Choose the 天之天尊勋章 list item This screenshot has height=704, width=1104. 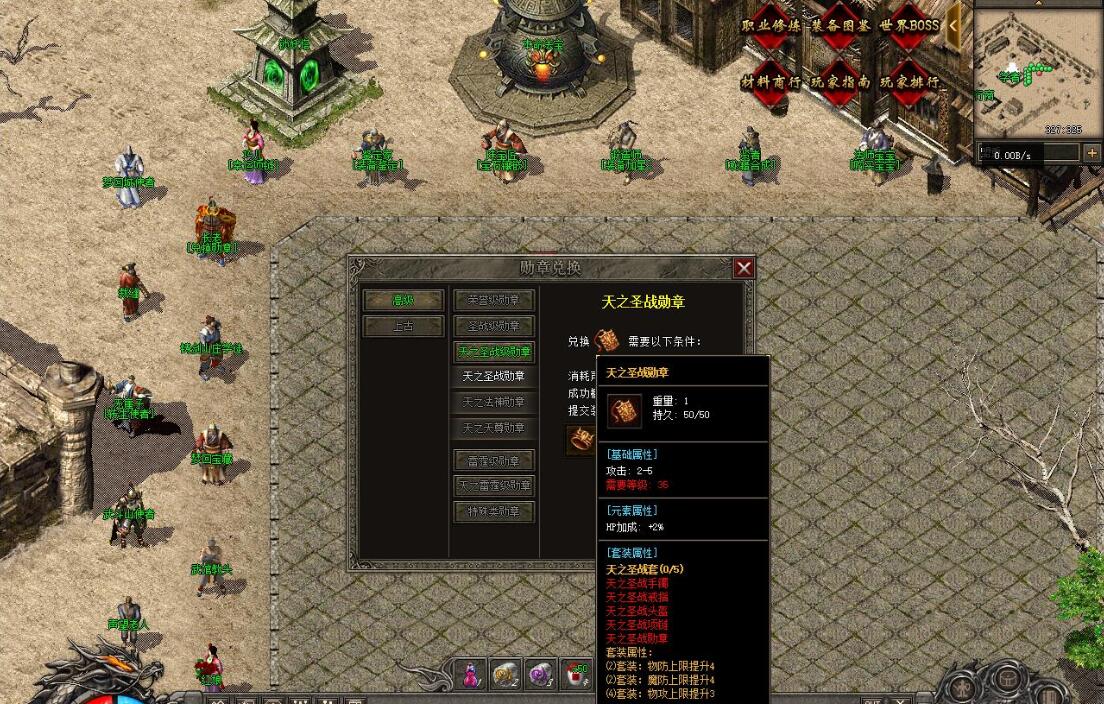pyautogui.click(x=494, y=428)
